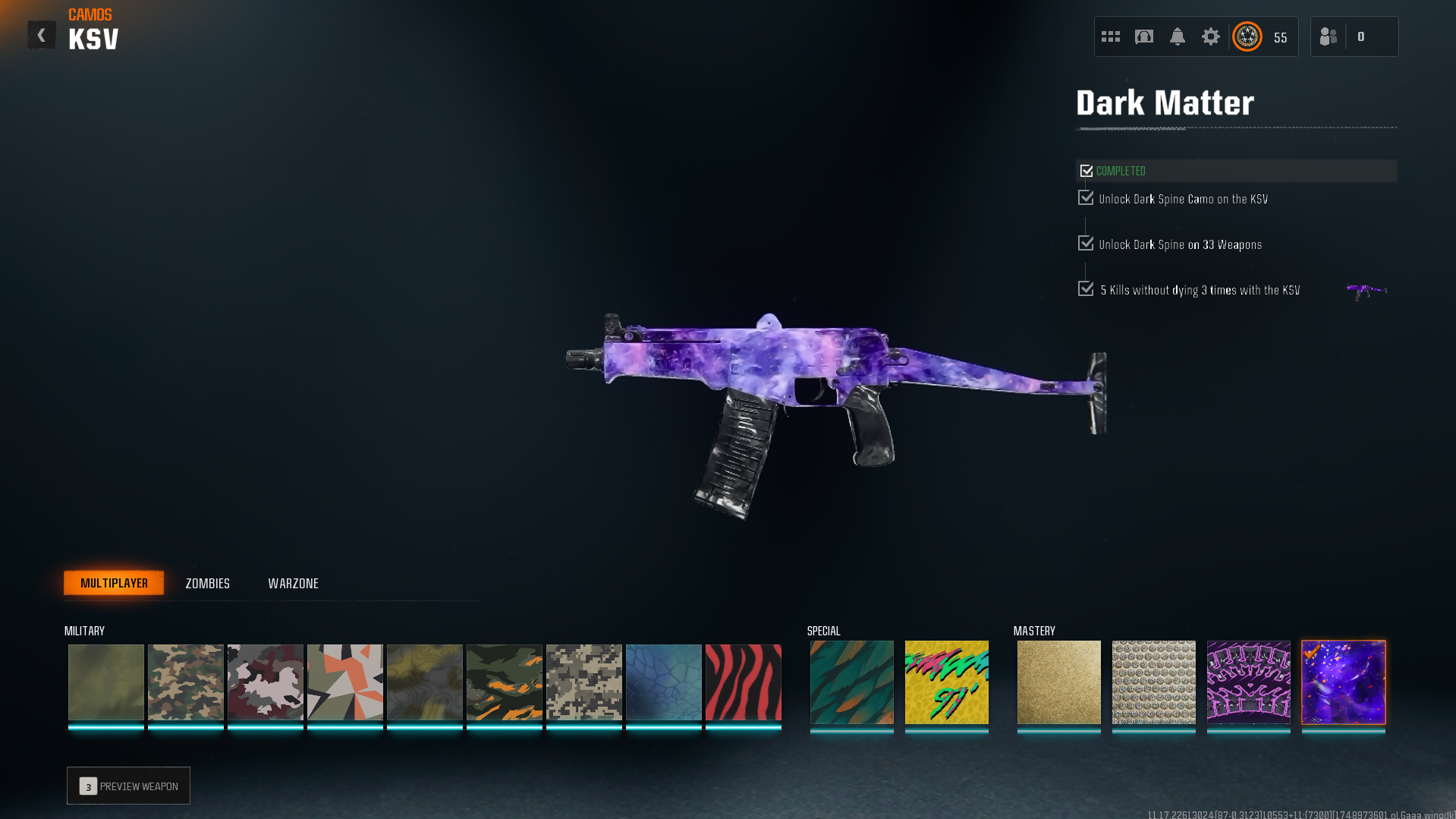Choose the teal feather special camo
The image size is (1456, 819).
(x=851, y=682)
